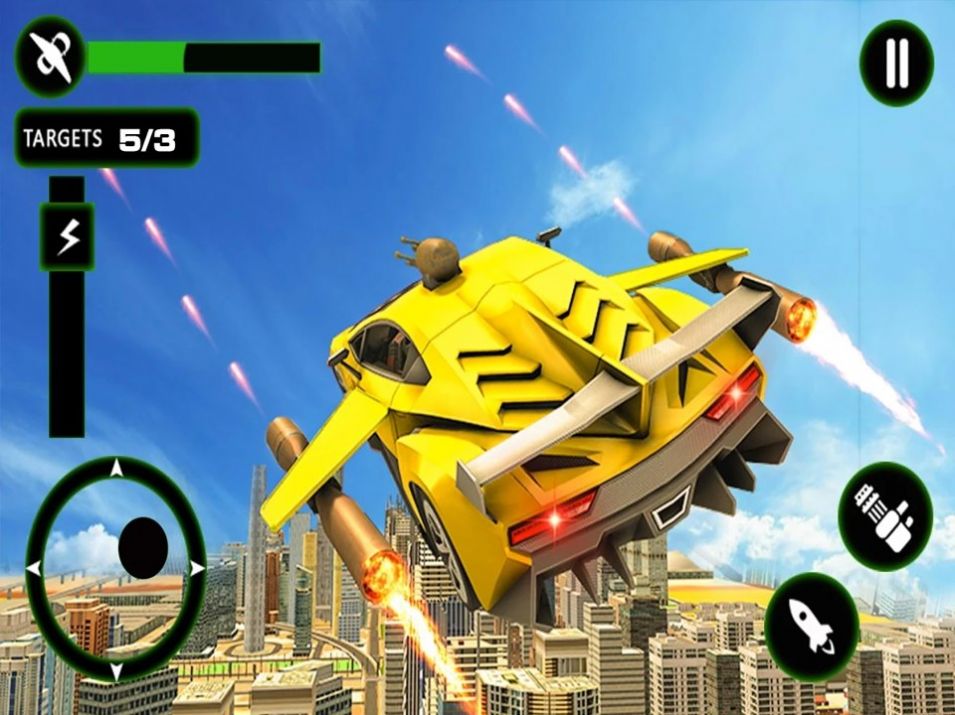
Task: Tap the joystick's up arrow
Action: (116, 468)
